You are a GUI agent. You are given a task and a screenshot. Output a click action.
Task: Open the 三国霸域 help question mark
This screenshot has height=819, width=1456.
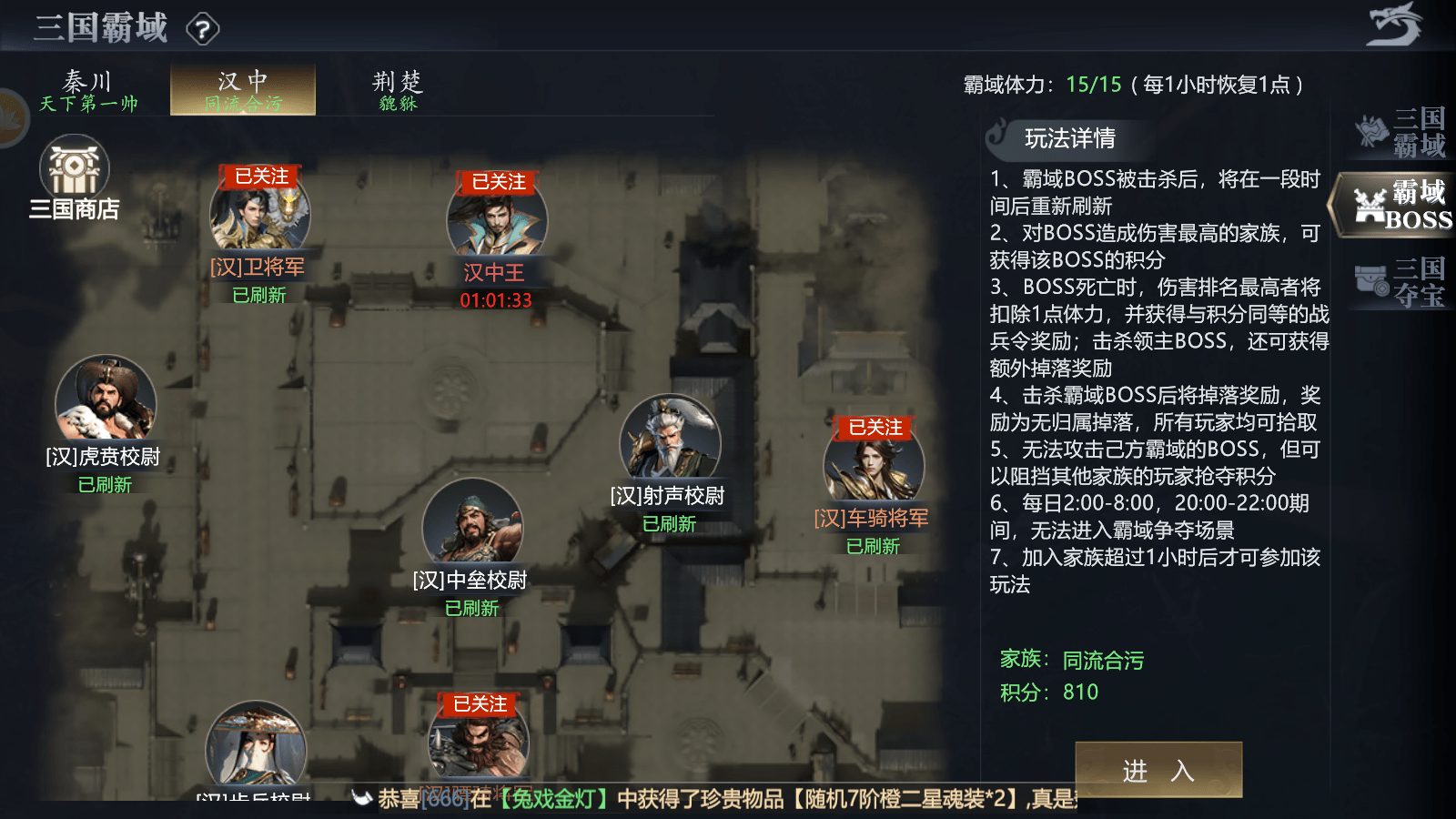[203, 30]
